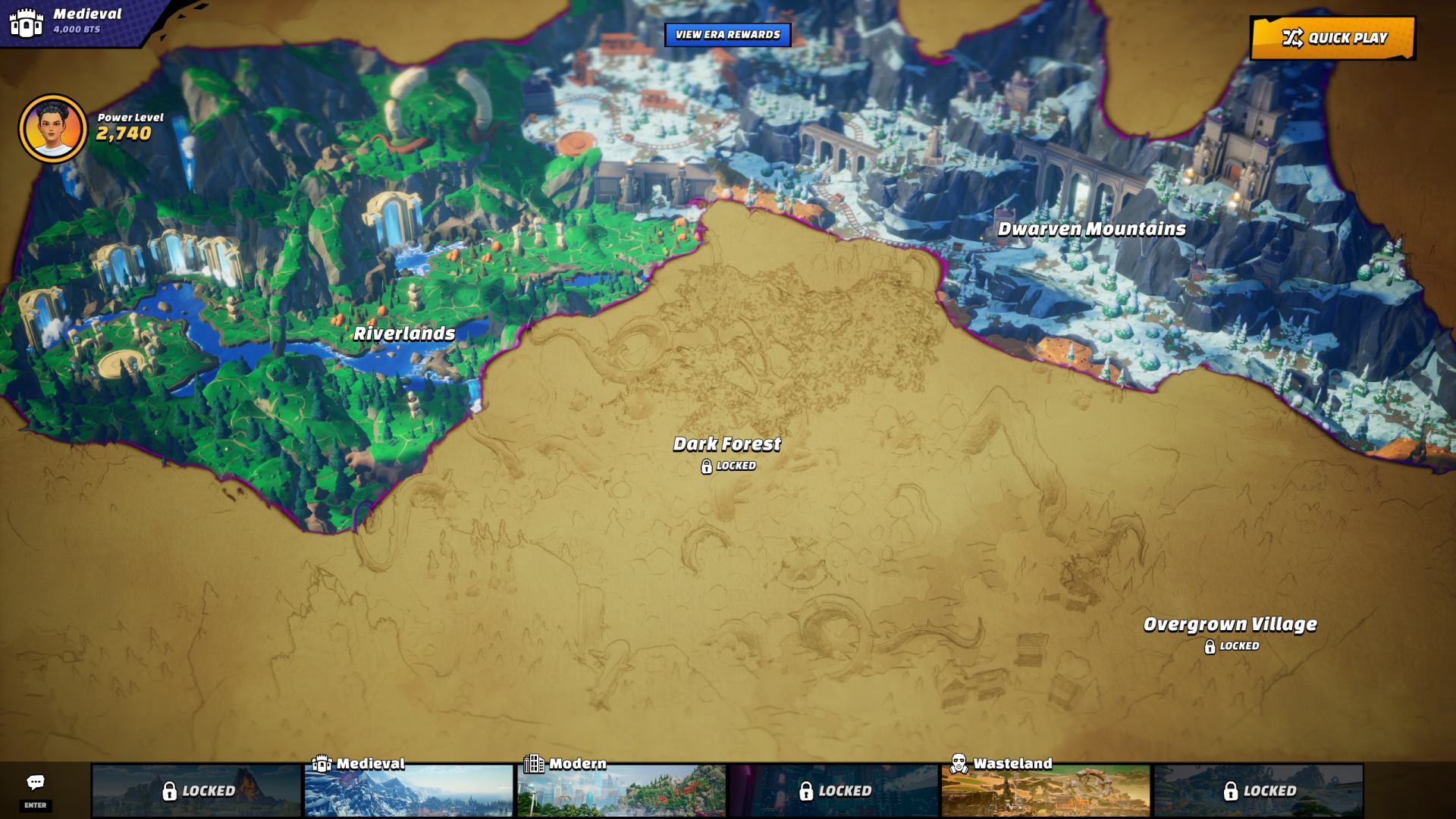Open View Era Rewards
Screen dimensions: 1456x819
pos(727,35)
